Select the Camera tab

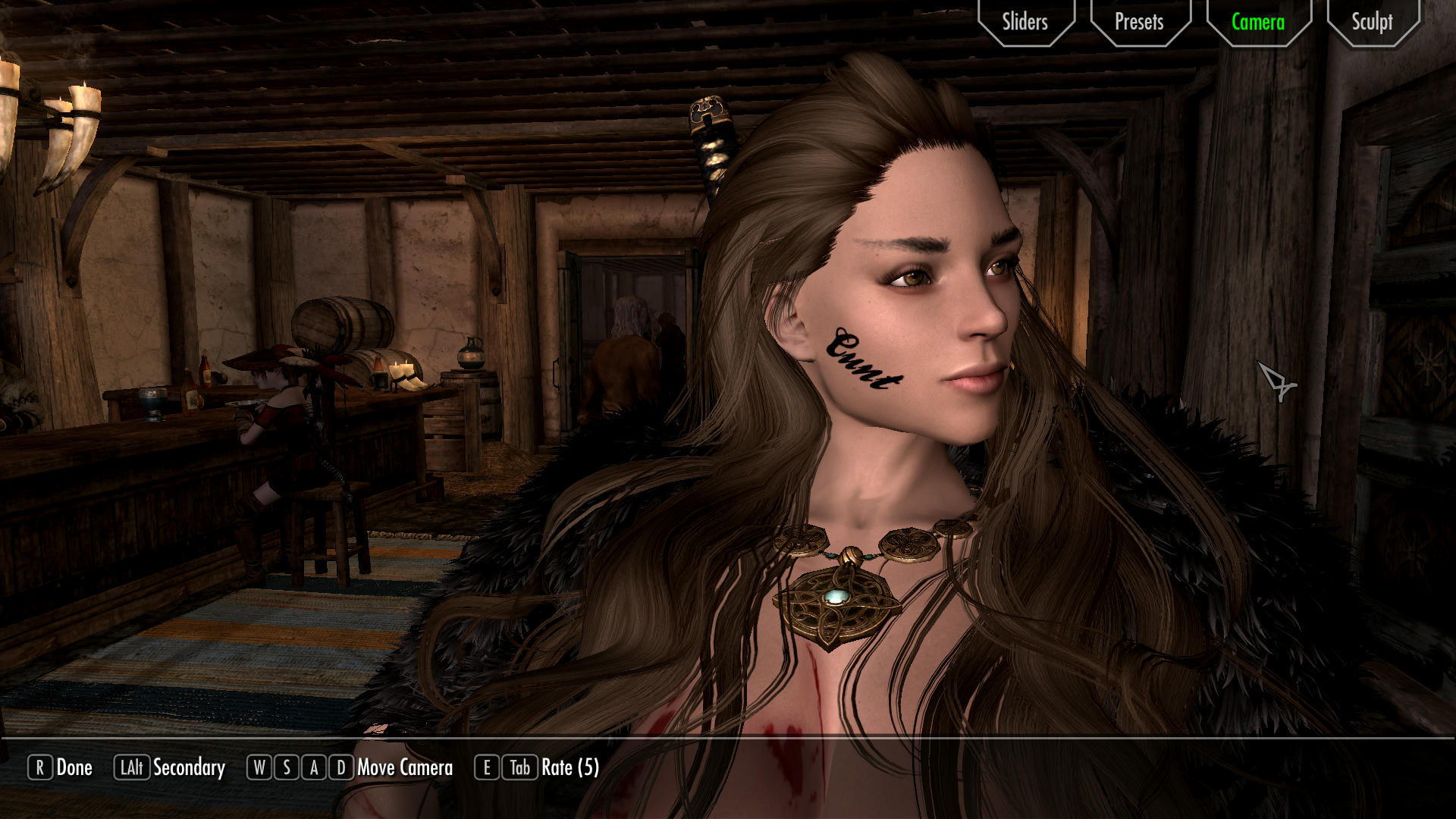coord(1258,22)
